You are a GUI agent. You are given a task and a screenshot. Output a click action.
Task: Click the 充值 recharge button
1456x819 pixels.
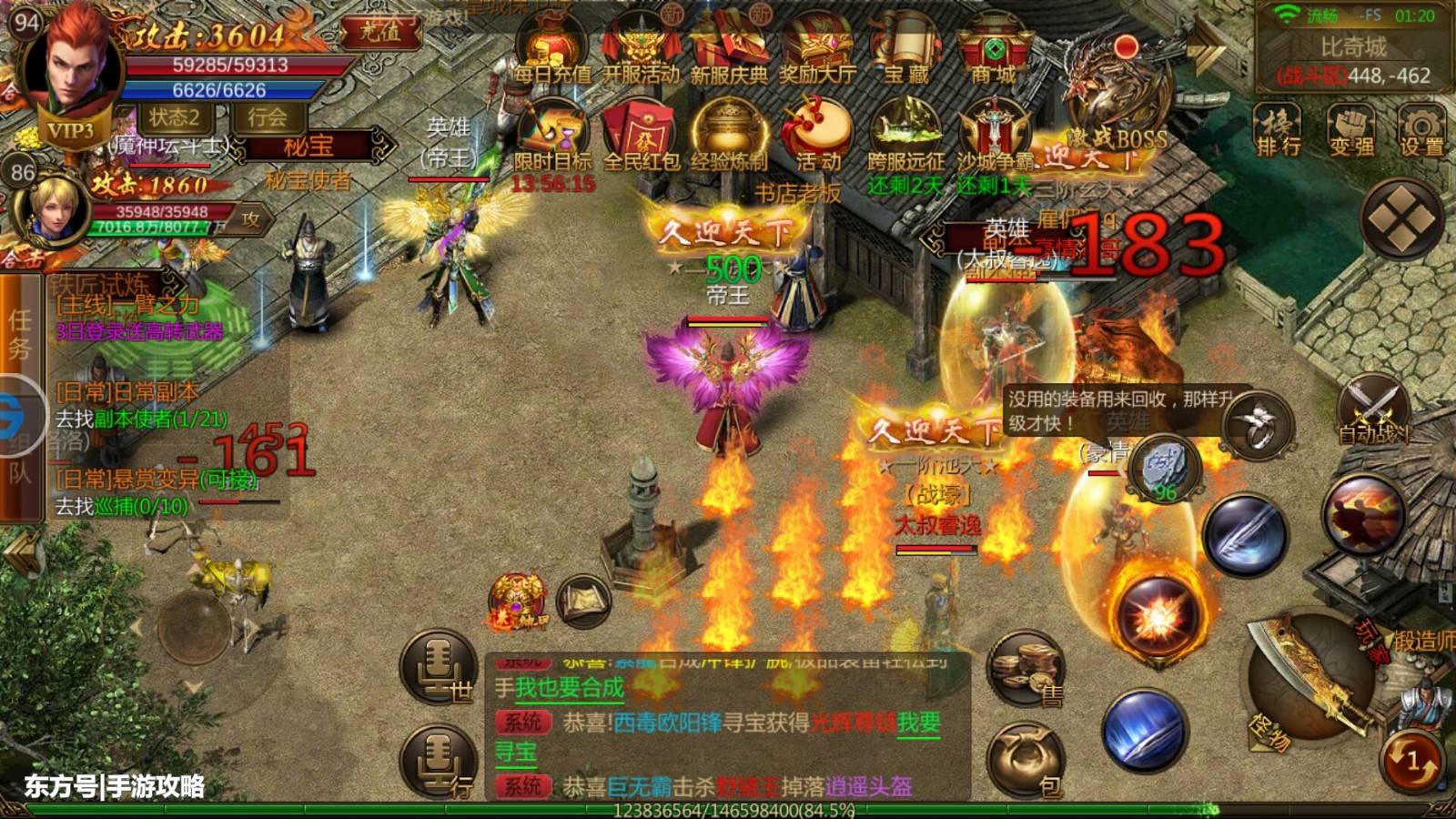coord(380,32)
